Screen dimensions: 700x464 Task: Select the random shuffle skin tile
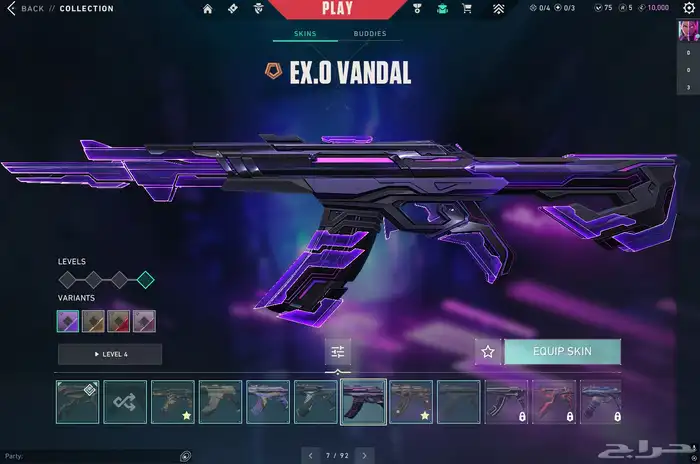tap(124, 401)
